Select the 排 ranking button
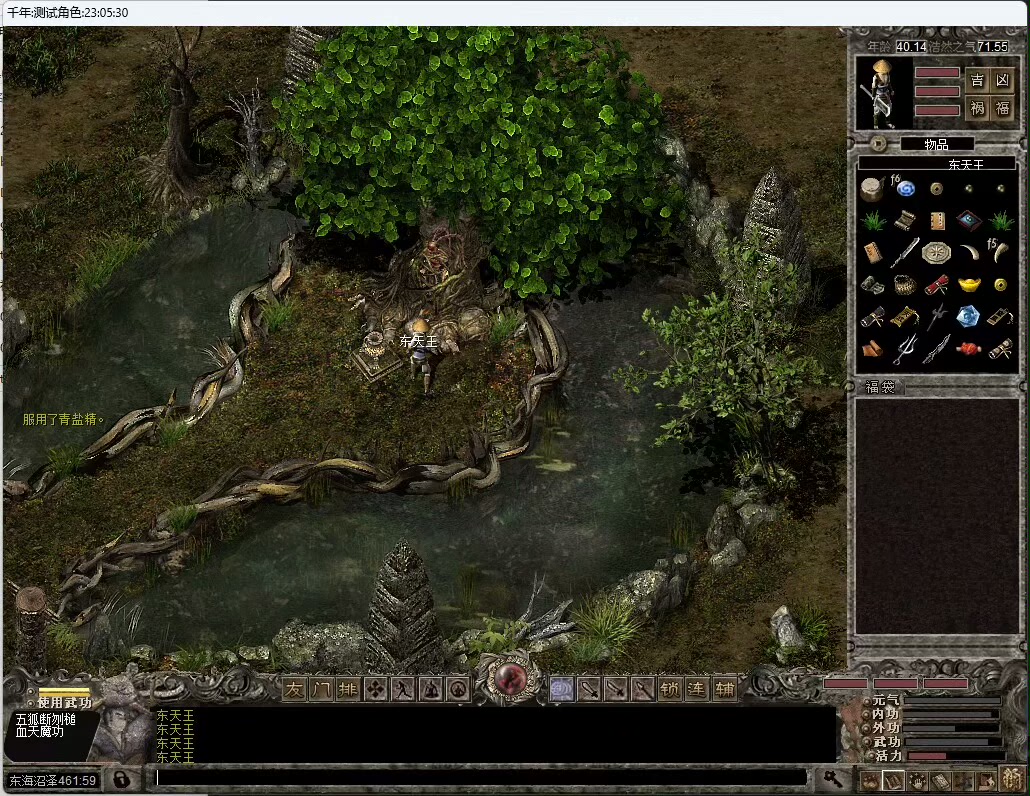 [x=348, y=689]
